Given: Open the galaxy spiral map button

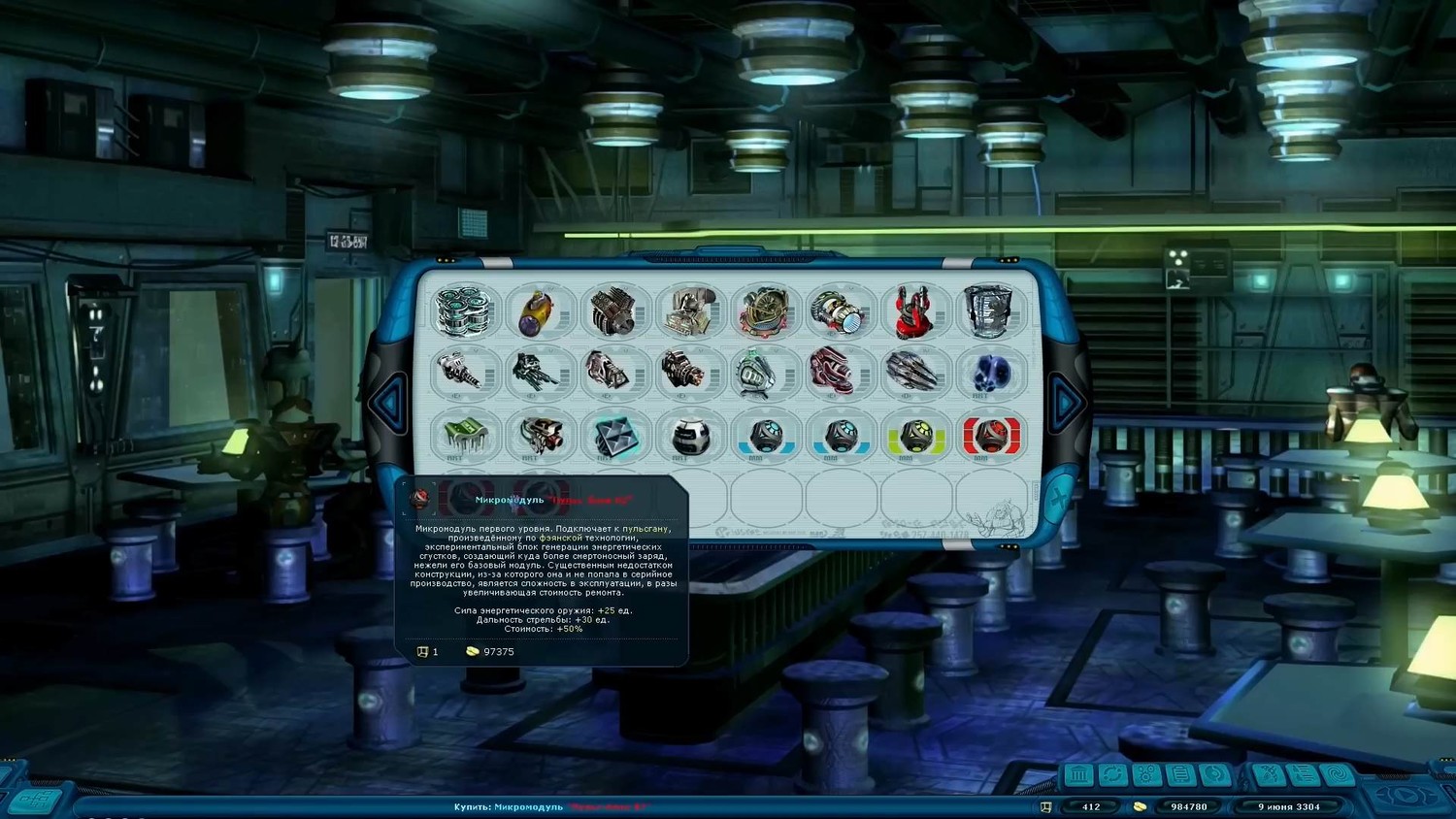Looking at the screenshot, I should (x=1337, y=774).
